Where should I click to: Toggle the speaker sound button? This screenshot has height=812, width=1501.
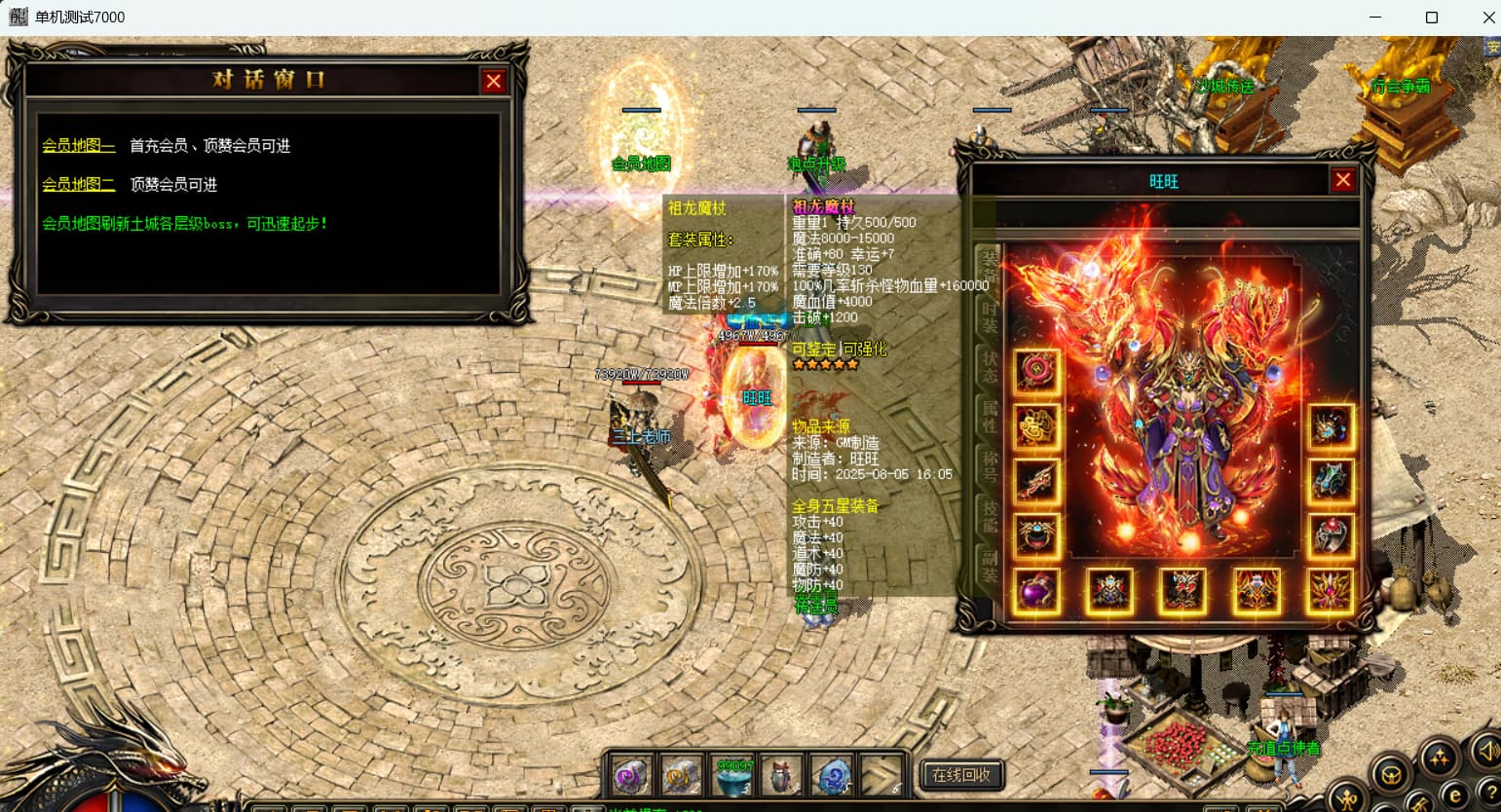[x=1486, y=751]
